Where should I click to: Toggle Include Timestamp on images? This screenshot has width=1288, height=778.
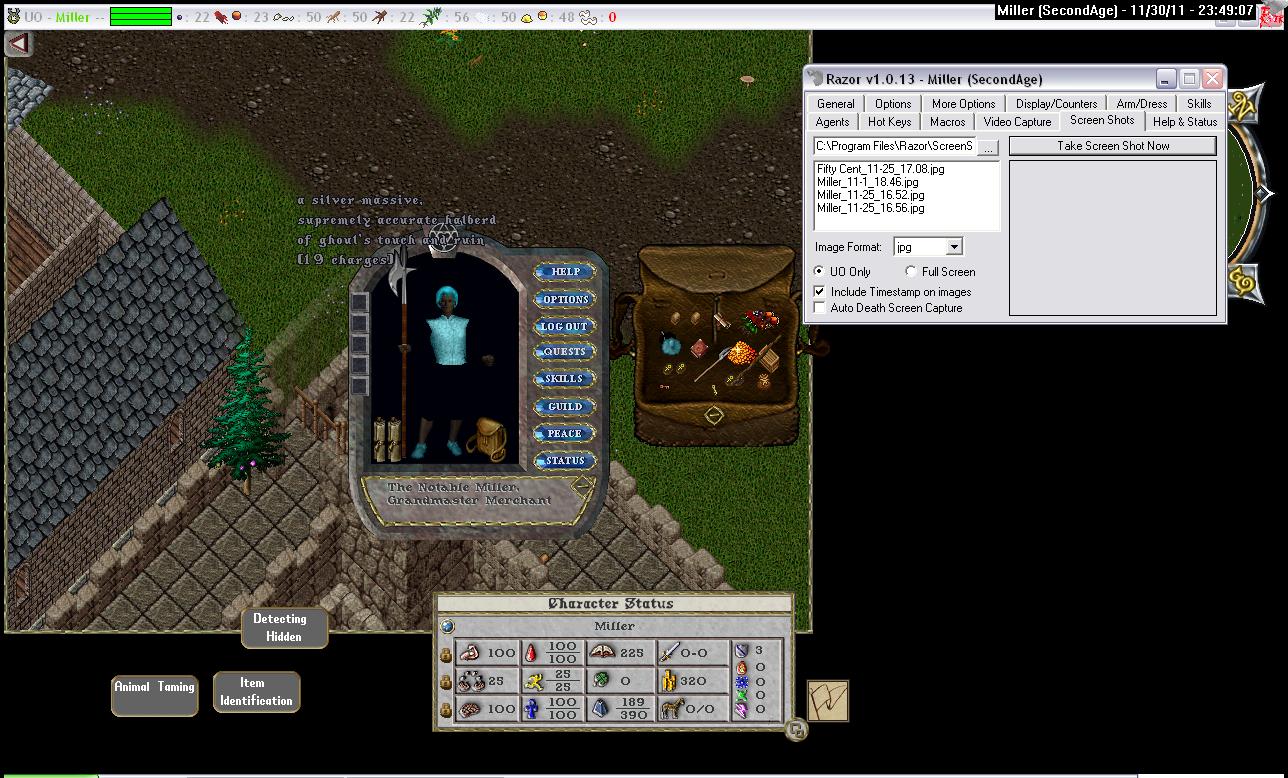821,292
